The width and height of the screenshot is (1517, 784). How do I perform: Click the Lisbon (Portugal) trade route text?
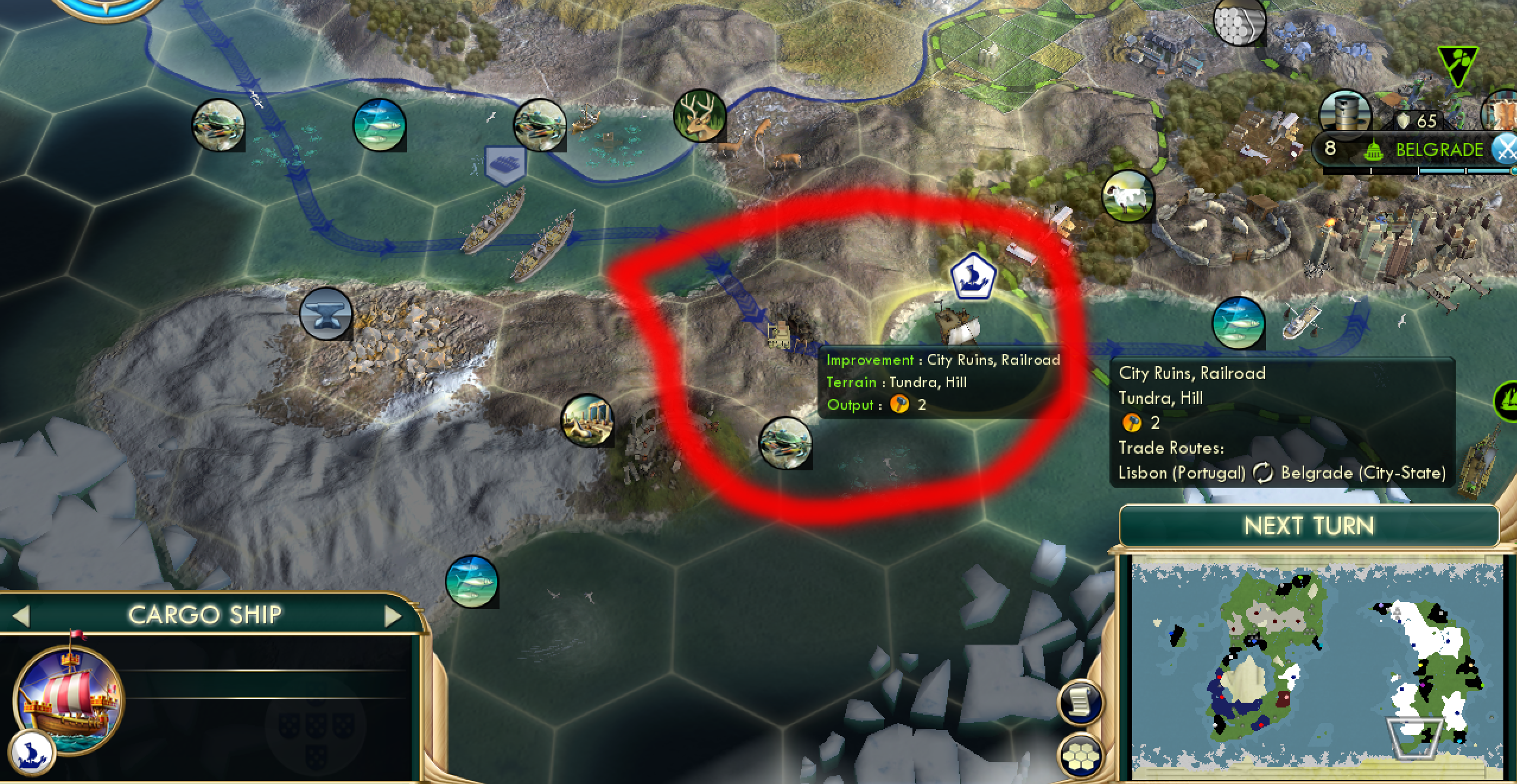point(1182,473)
